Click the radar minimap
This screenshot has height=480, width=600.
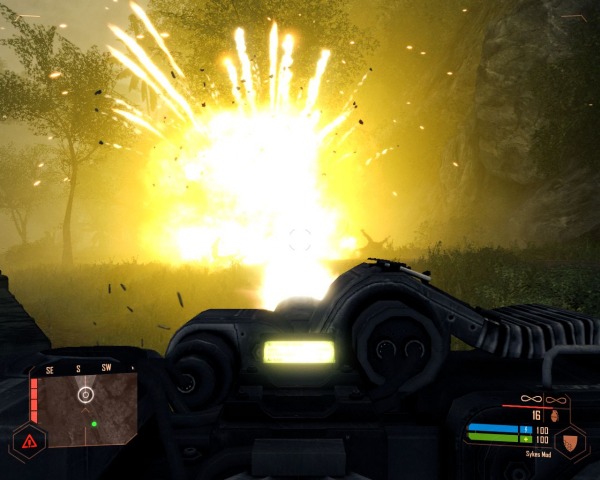point(88,408)
